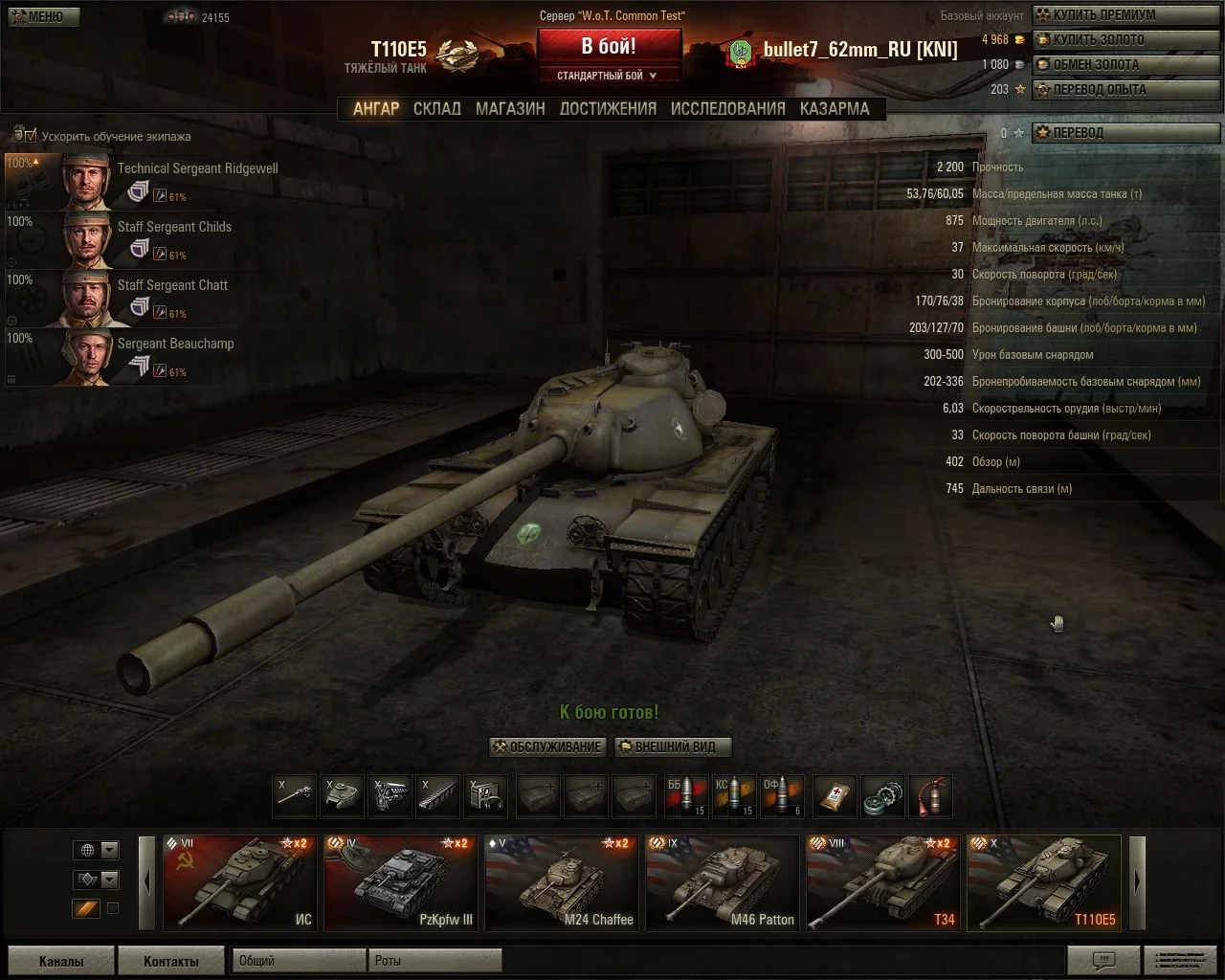Open the Казарма tab
Image resolution: width=1225 pixels, height=980 pixels.
click(835, 109)
